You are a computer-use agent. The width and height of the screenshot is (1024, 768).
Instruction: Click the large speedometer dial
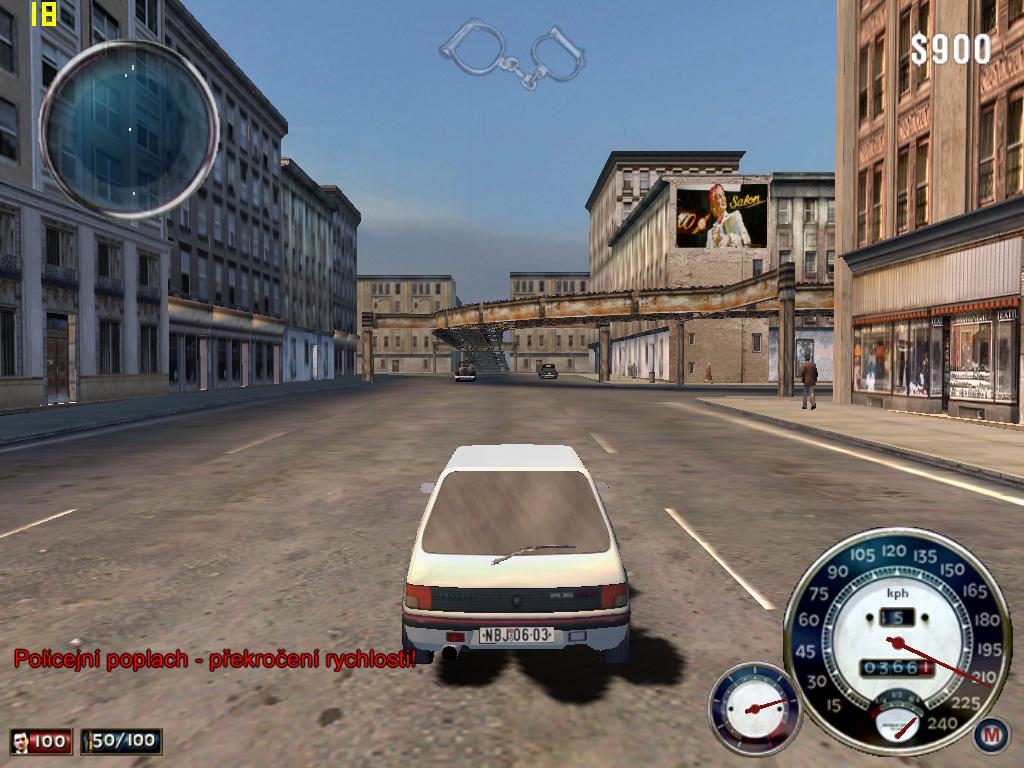(896, 640)
